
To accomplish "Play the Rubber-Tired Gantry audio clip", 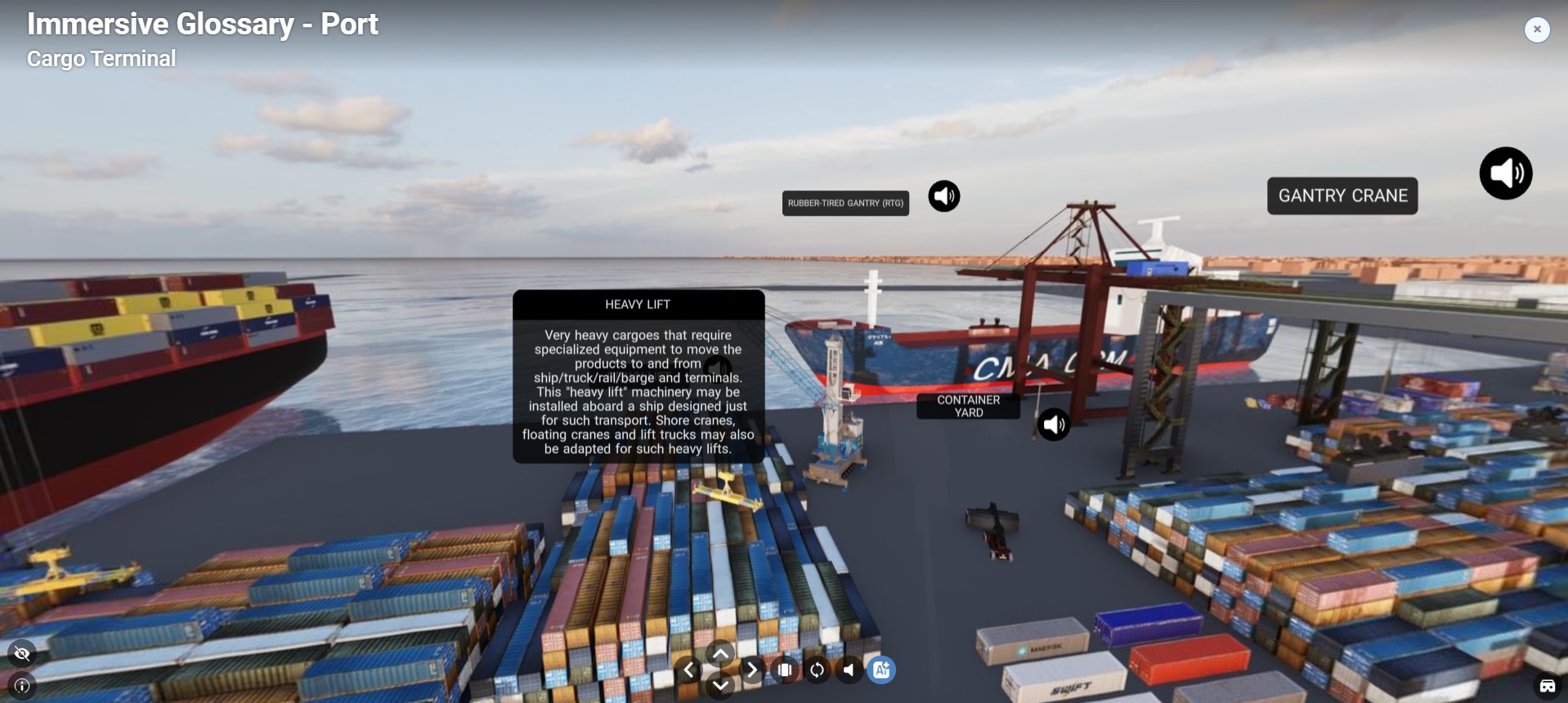I will point(943,196).
